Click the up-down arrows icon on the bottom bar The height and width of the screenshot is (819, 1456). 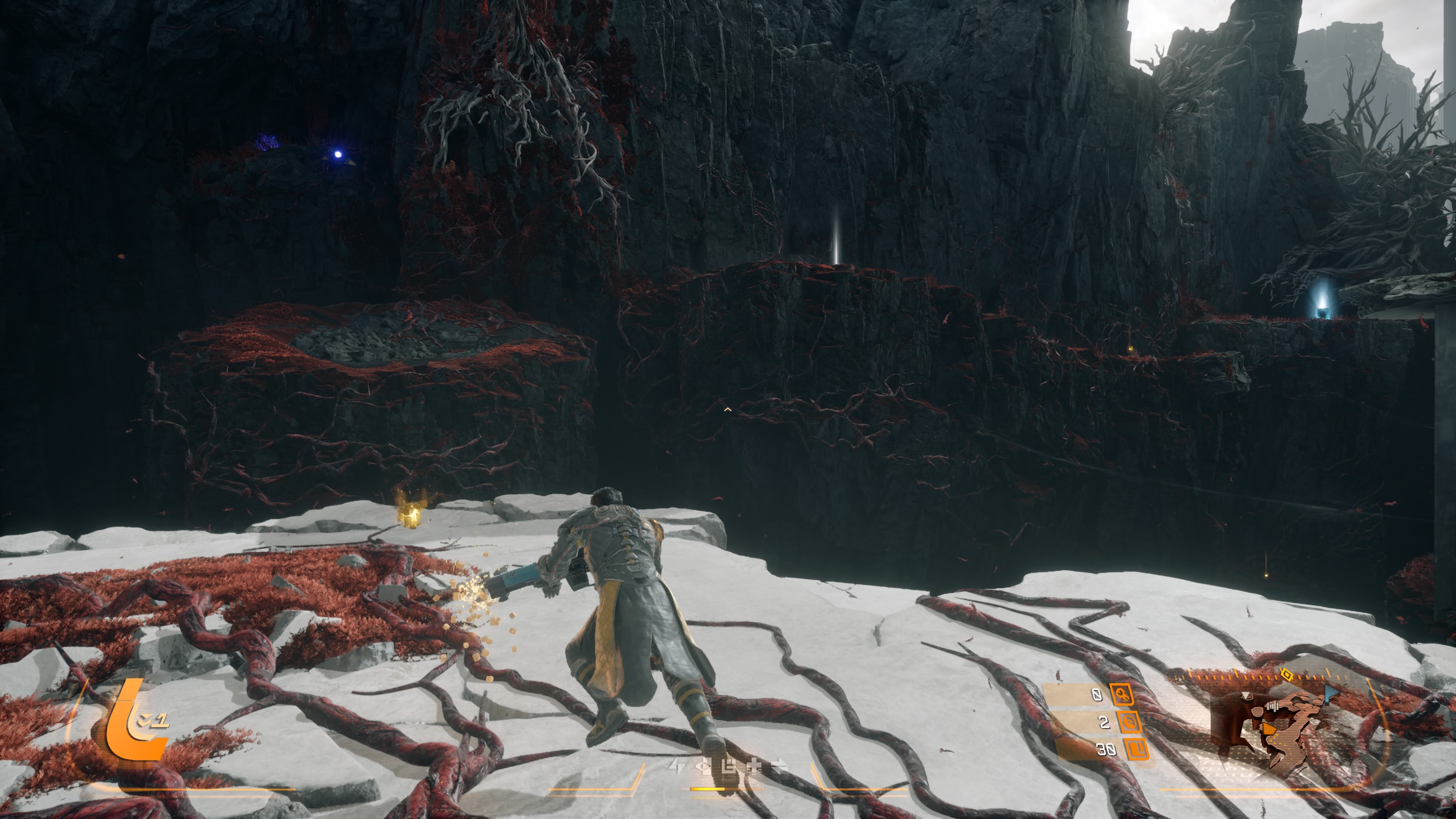pyautogui.click(x=676, y=766)
